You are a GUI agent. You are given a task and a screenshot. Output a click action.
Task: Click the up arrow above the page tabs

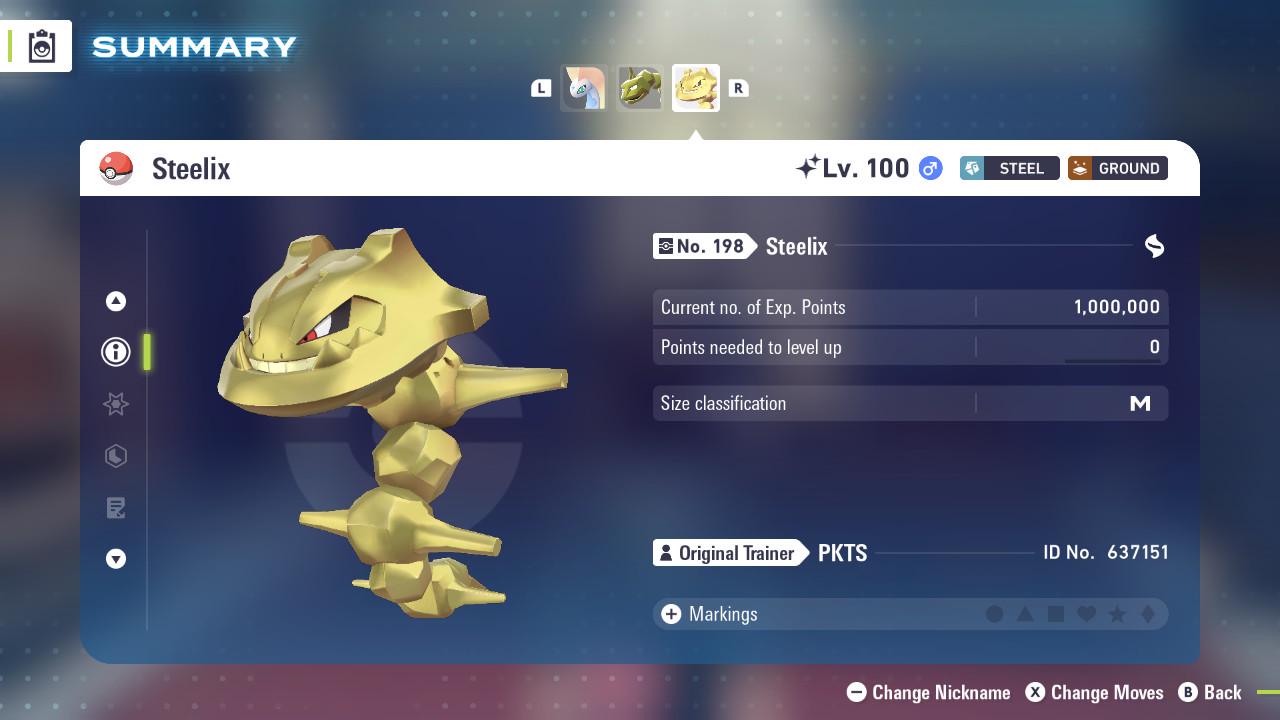[x=116, y=301]
